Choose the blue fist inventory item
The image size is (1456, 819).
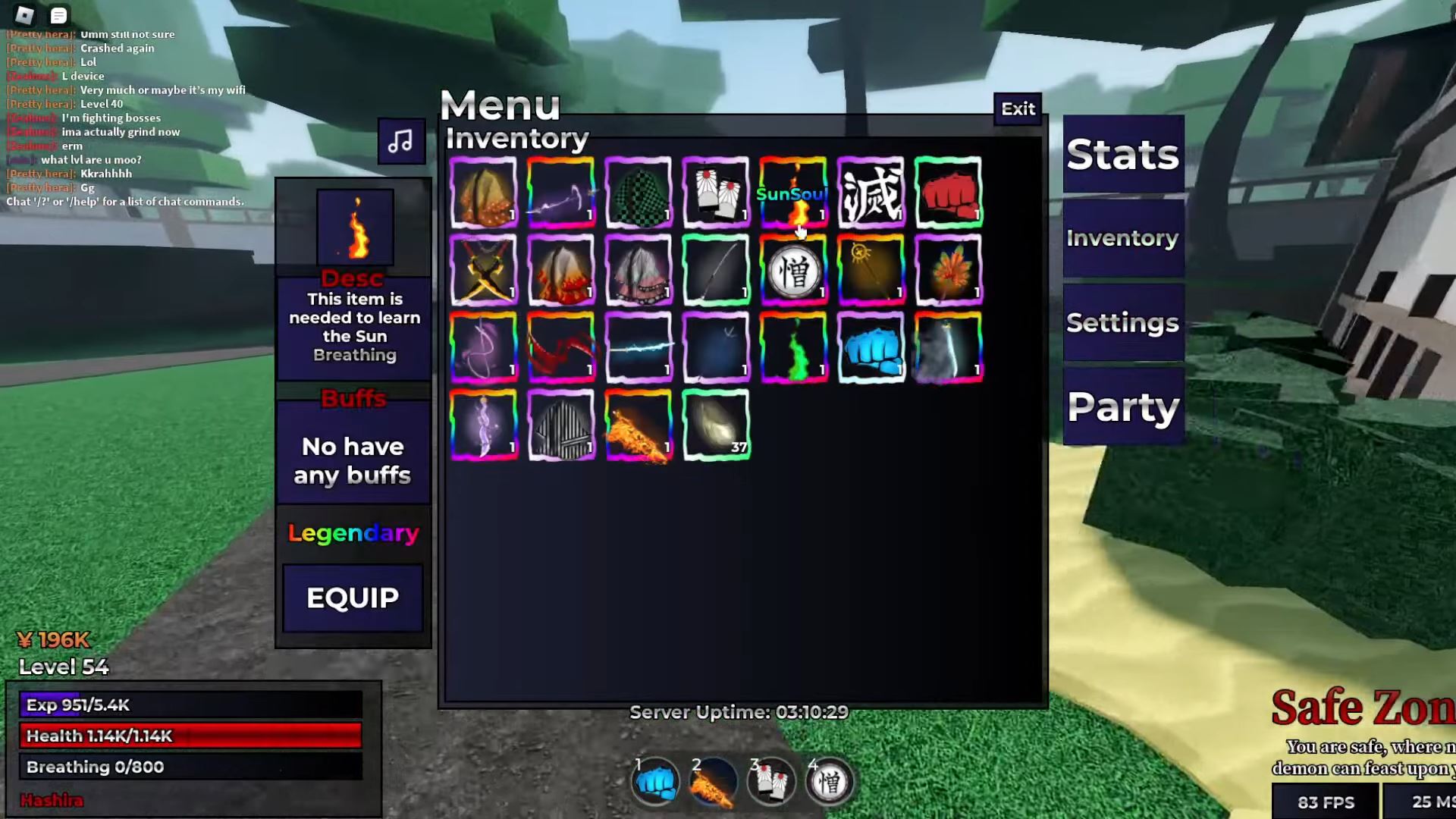[x=871, y=347]
